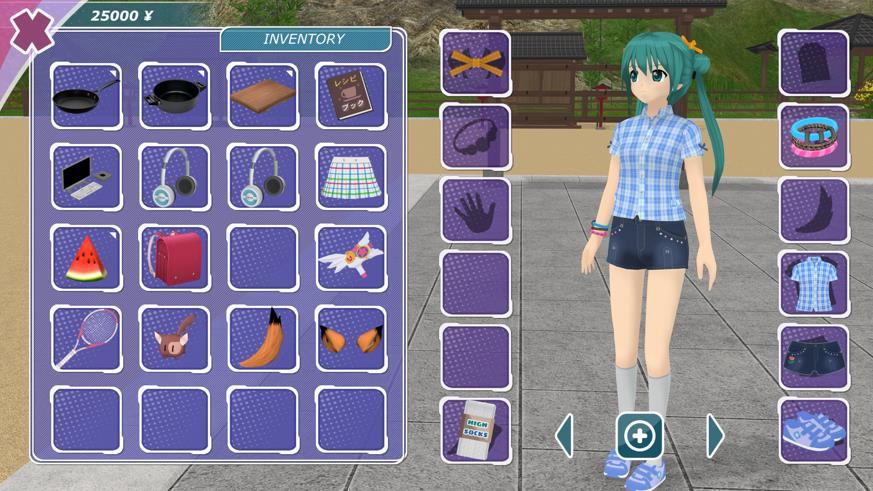Viewport: 873px width, 491px height.
Task: Select the equipped bracelet slot
Action: pyautogui.click(x=813, y=137)
